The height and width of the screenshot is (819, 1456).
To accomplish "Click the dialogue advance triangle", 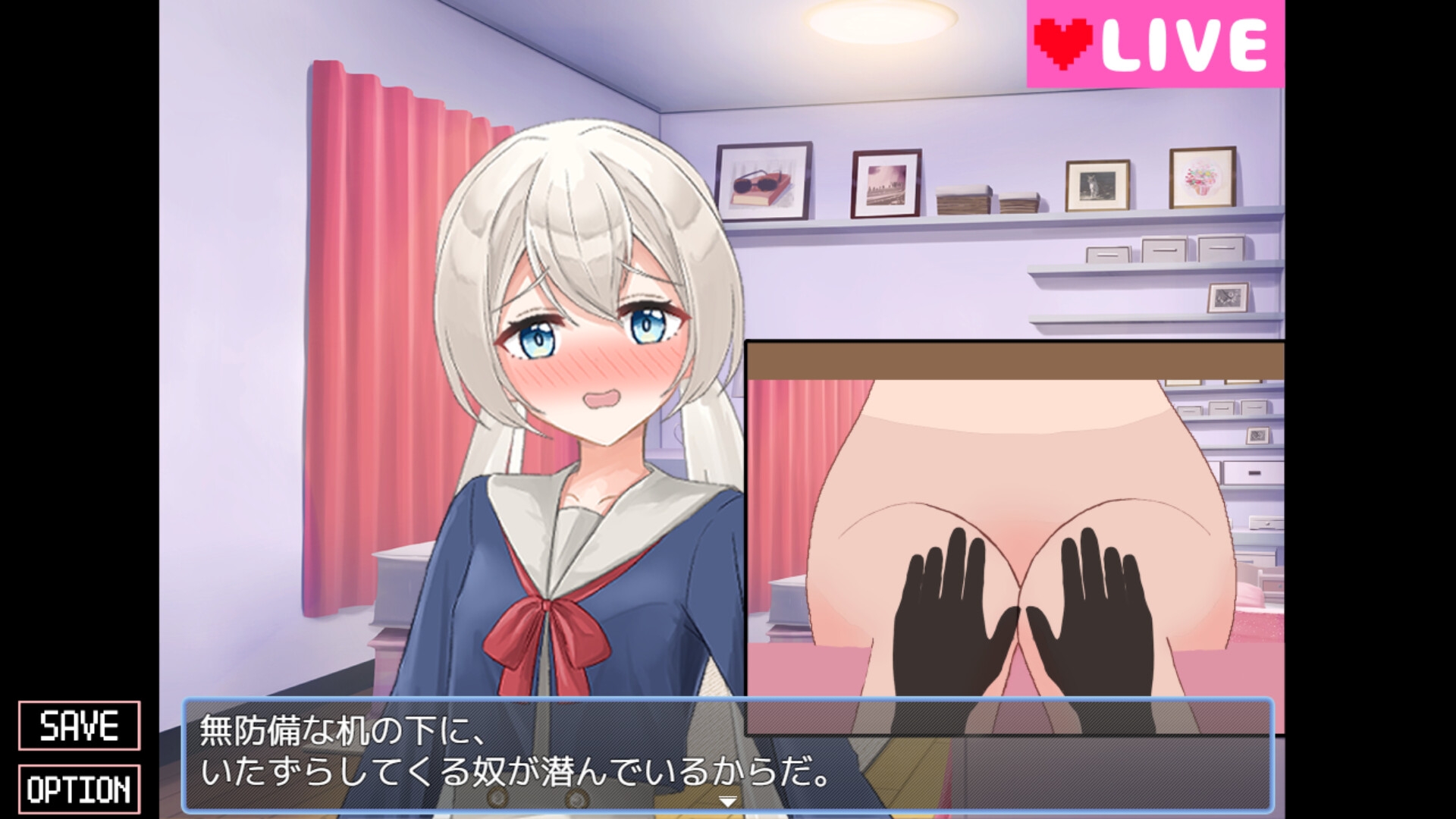I will tap(728, 799).
